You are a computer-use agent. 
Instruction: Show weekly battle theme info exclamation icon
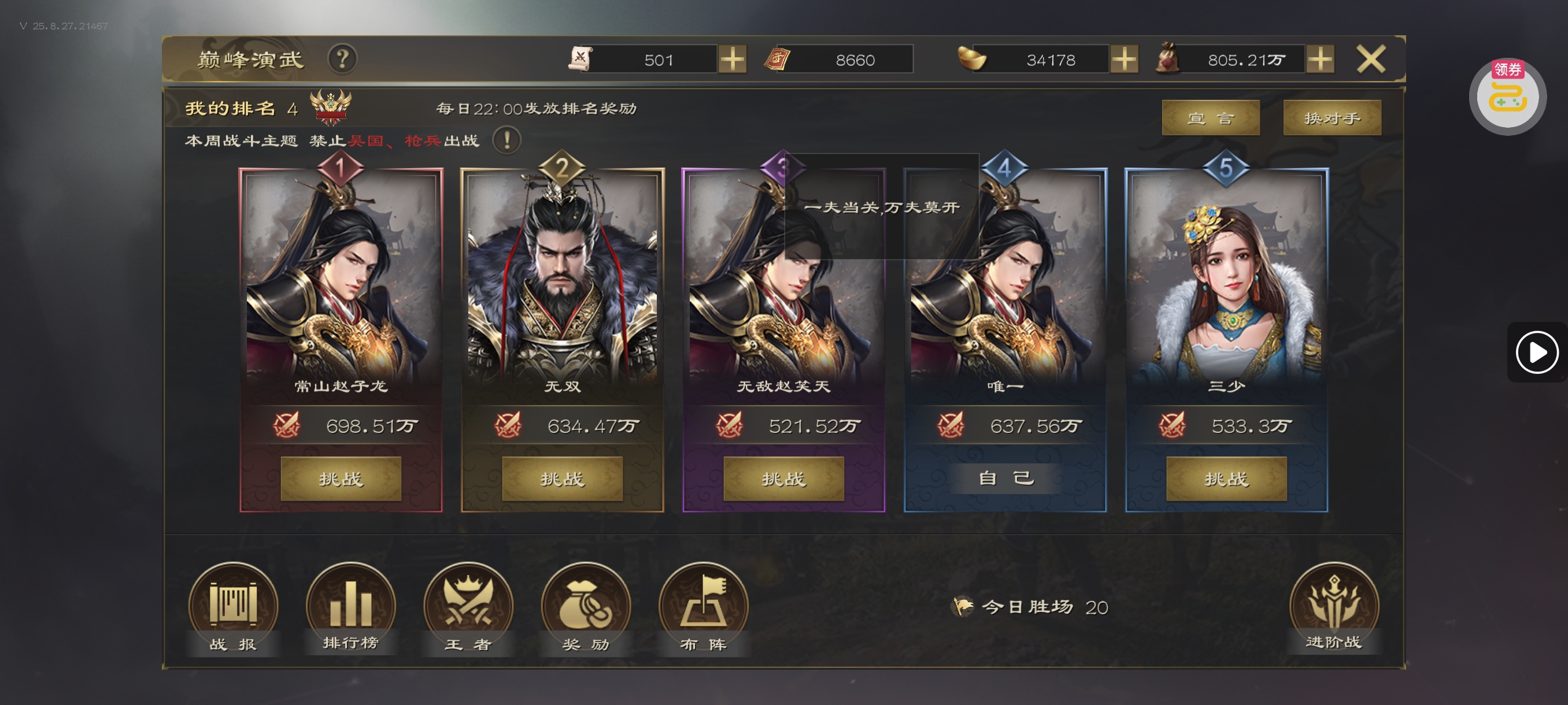coord(506,140)
